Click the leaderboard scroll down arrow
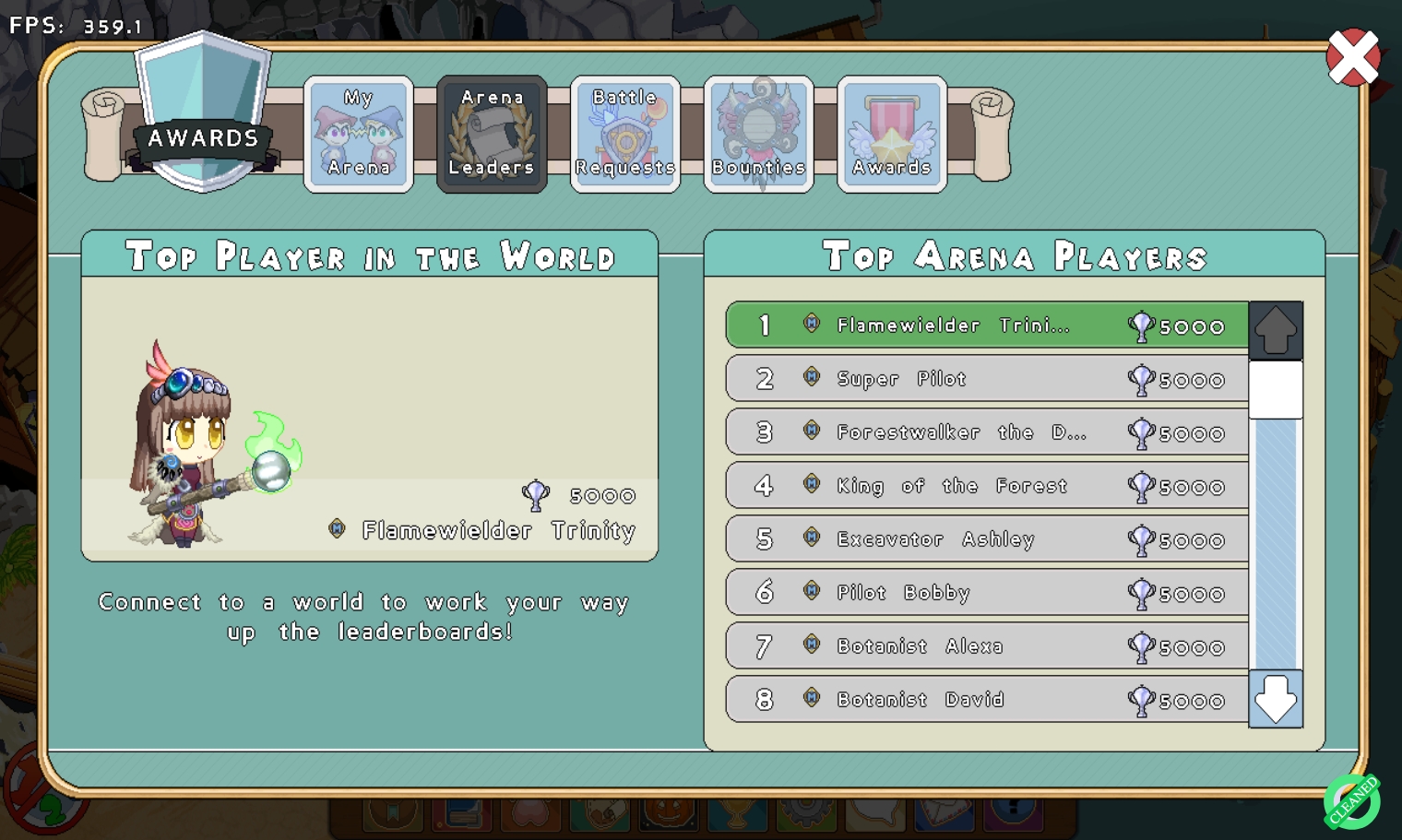 pyautogui.click(x=1276, y=699)
